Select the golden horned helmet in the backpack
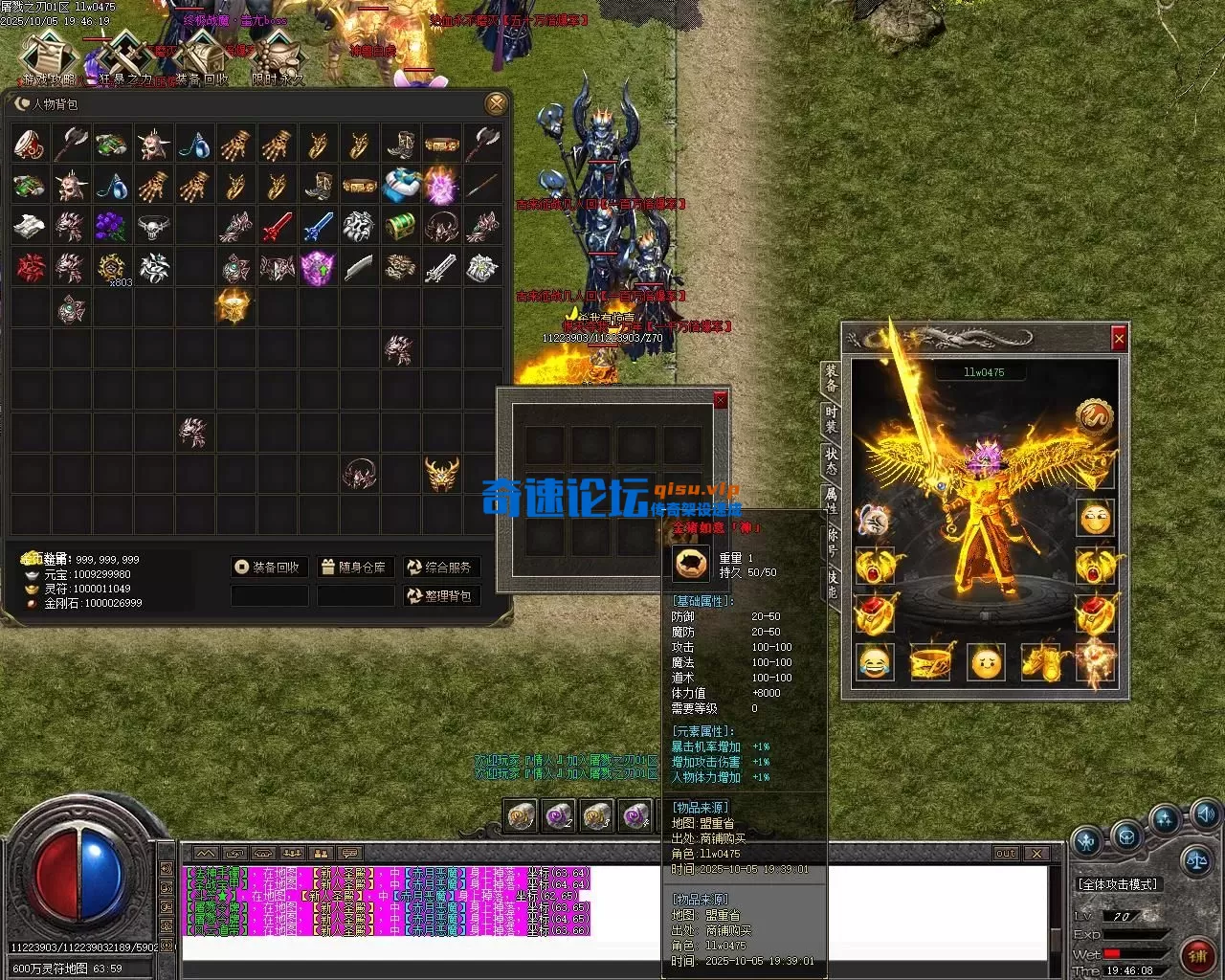 (441, 474)
